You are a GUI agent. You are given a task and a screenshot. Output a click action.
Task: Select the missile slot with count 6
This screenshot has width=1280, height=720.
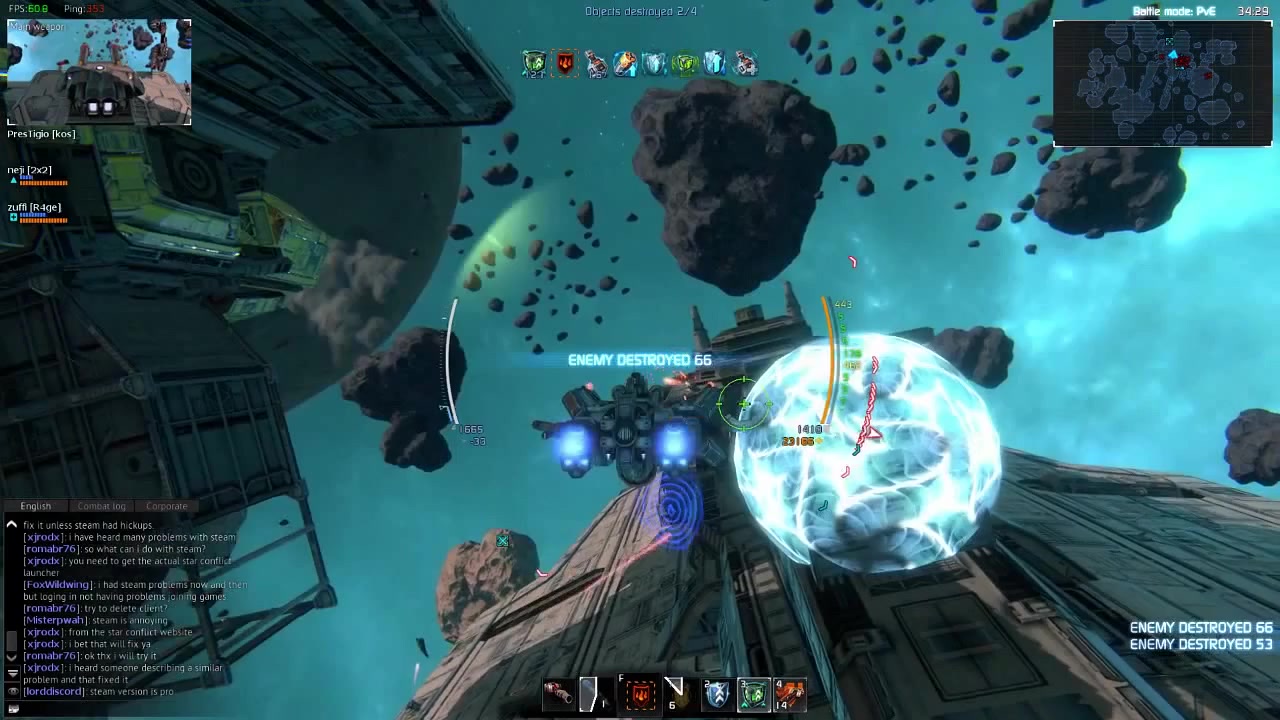(x=675, y=693)
